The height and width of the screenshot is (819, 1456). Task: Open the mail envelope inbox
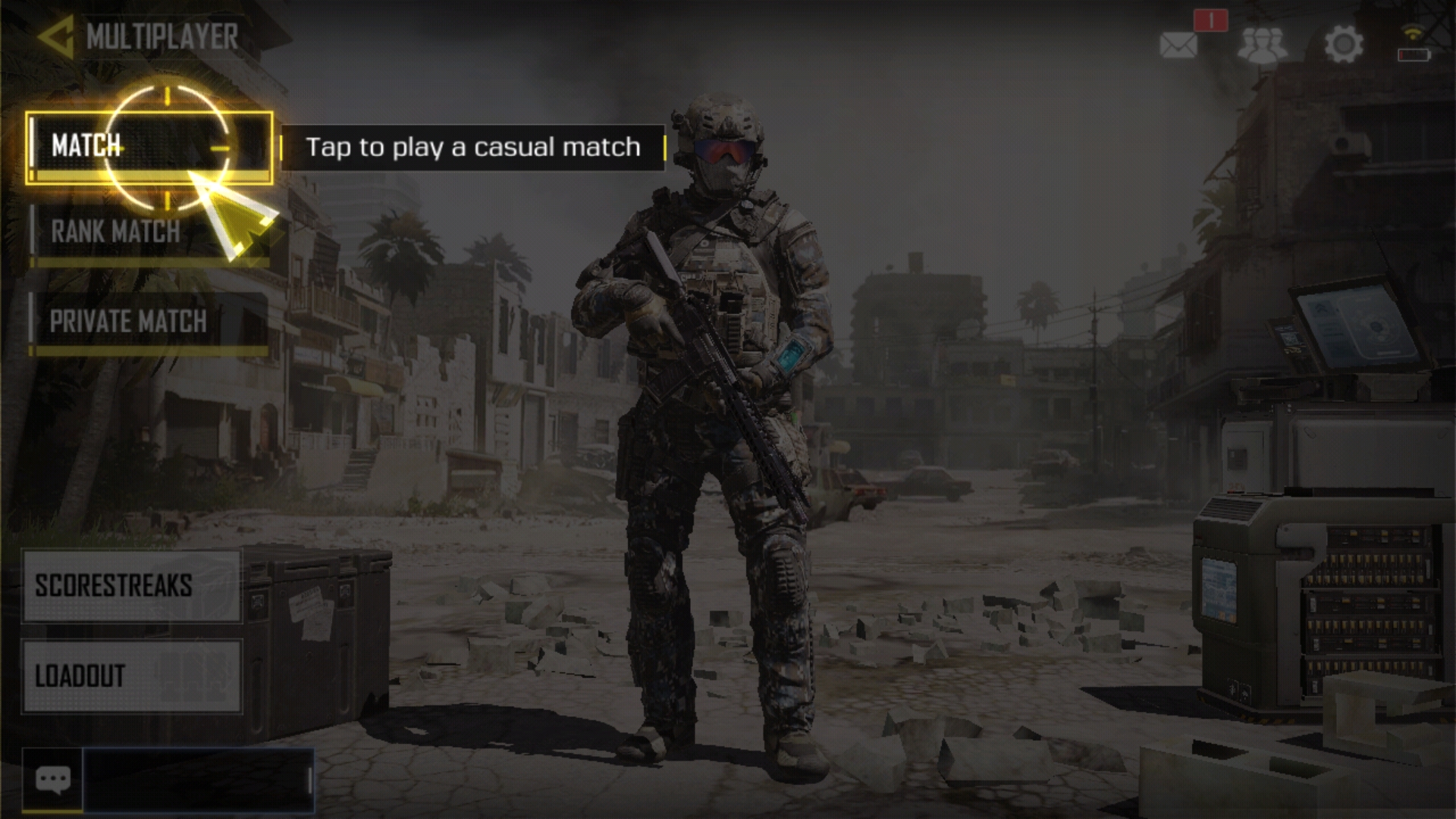pos(1178,45)
